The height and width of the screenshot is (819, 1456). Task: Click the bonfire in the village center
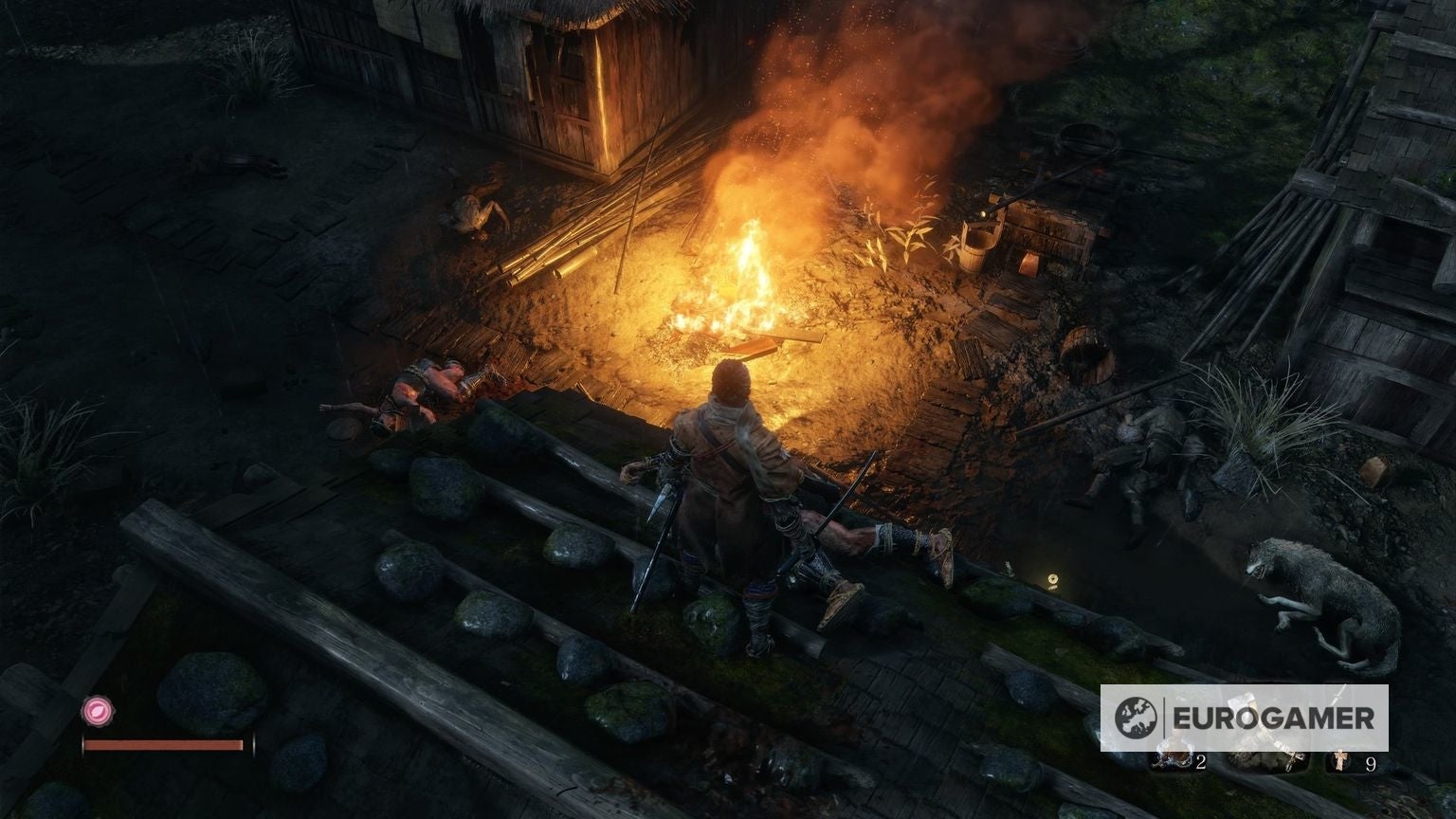(749, 275)
